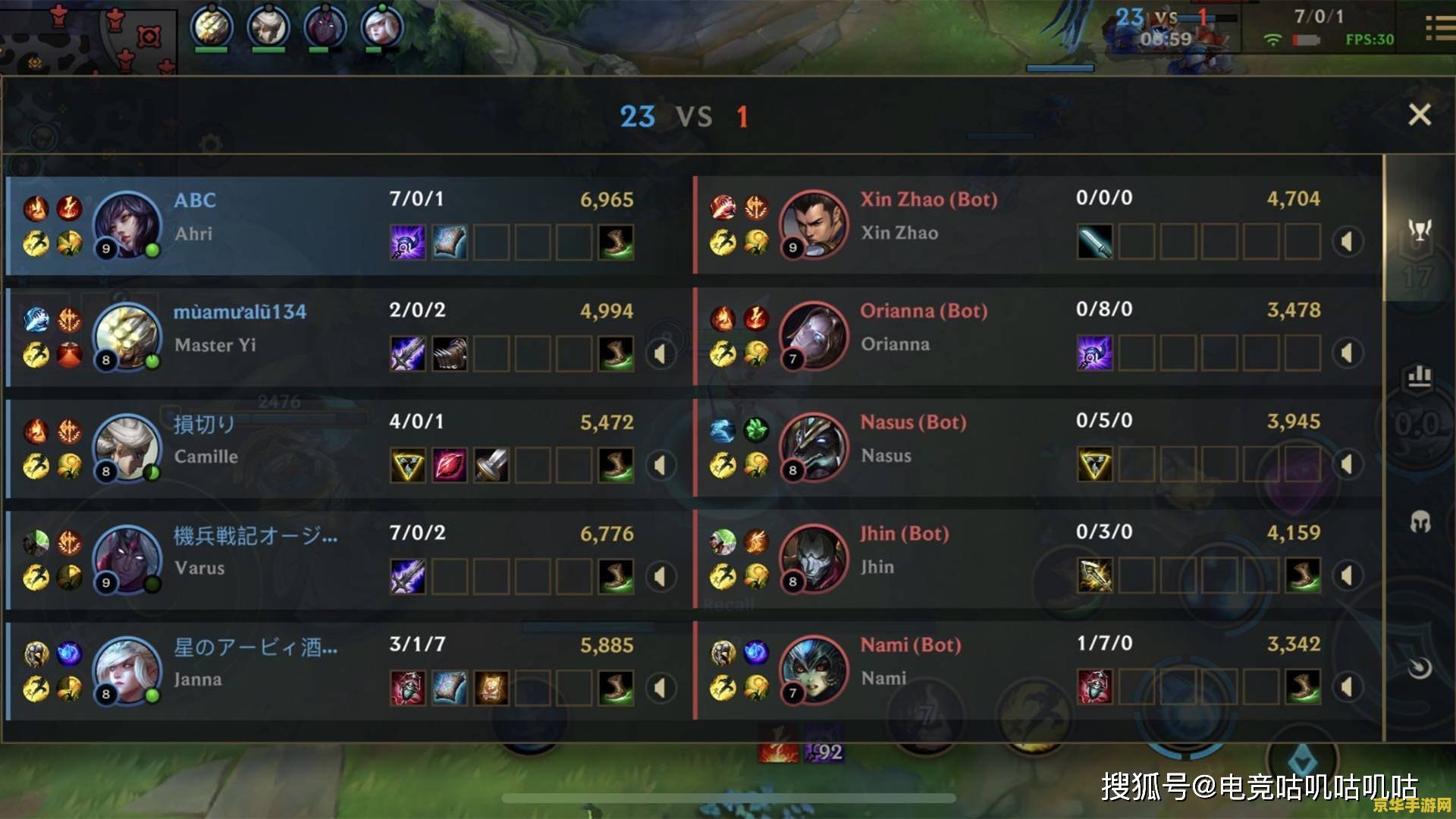
Task: Click Jhin (Bot) speaker button
Action: point(1347,576)
